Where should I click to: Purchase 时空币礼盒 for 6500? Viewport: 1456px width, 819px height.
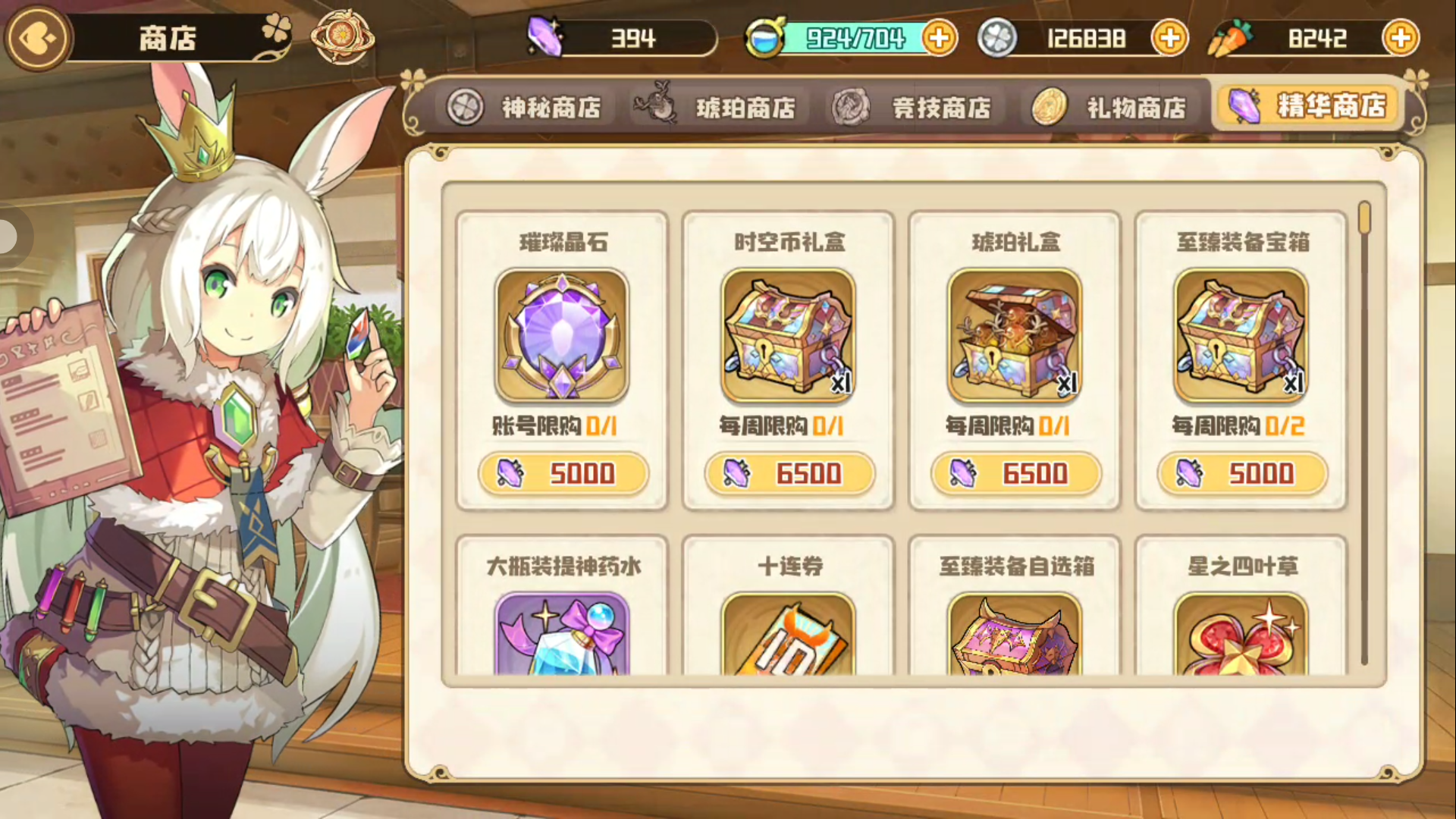(789, 473)
